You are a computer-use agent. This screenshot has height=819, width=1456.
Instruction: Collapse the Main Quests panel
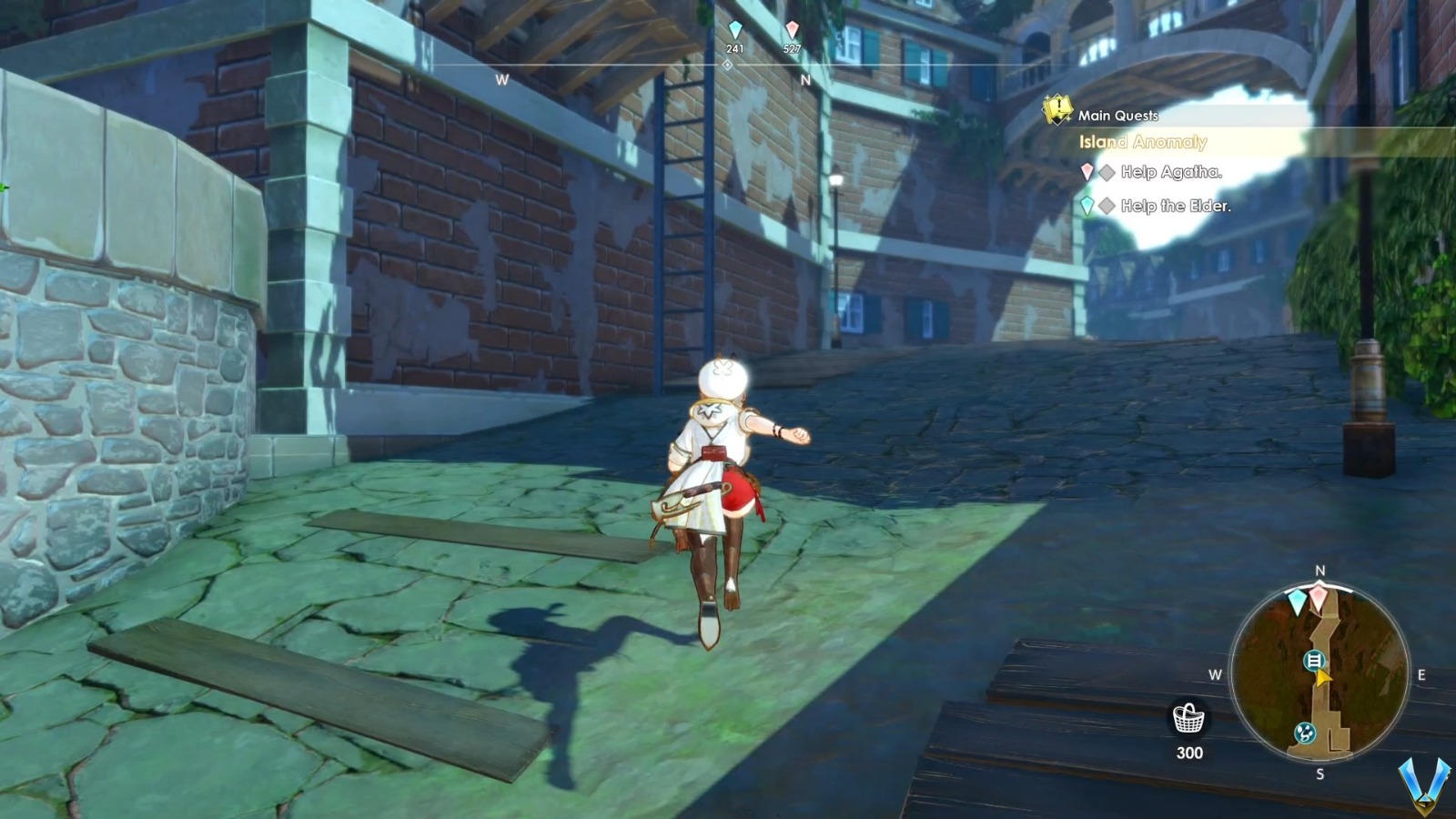tap(1117, 115)
